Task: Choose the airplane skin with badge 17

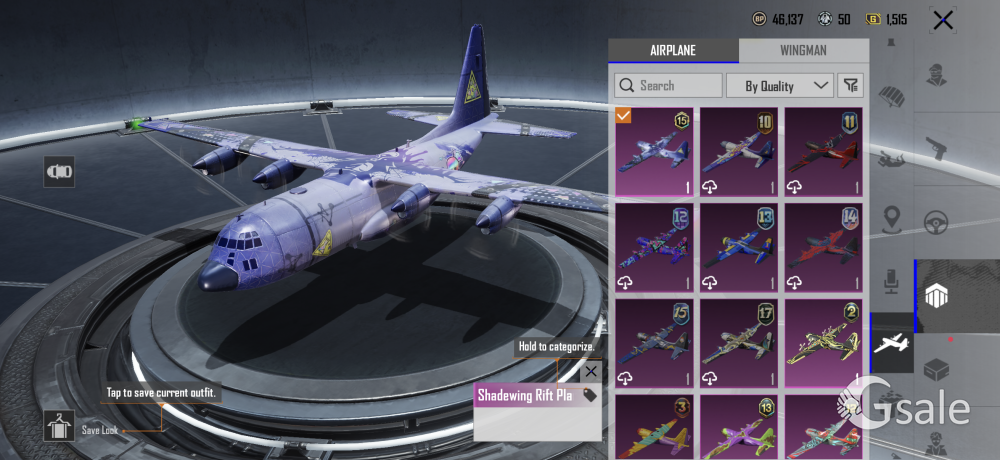Action: tap(739, 342)
